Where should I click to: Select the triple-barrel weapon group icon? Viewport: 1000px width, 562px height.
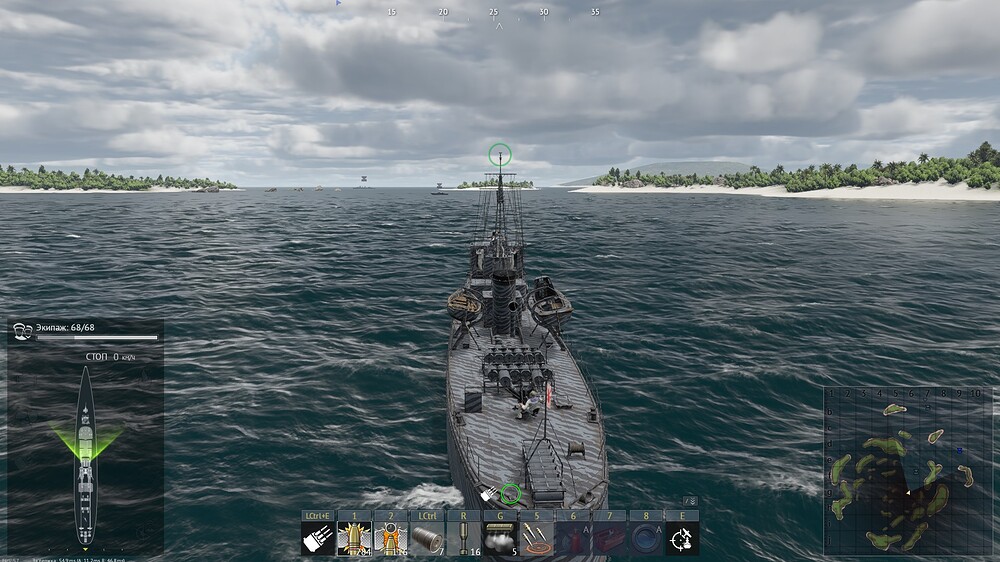pyautogui.click(x=318, y=538)
